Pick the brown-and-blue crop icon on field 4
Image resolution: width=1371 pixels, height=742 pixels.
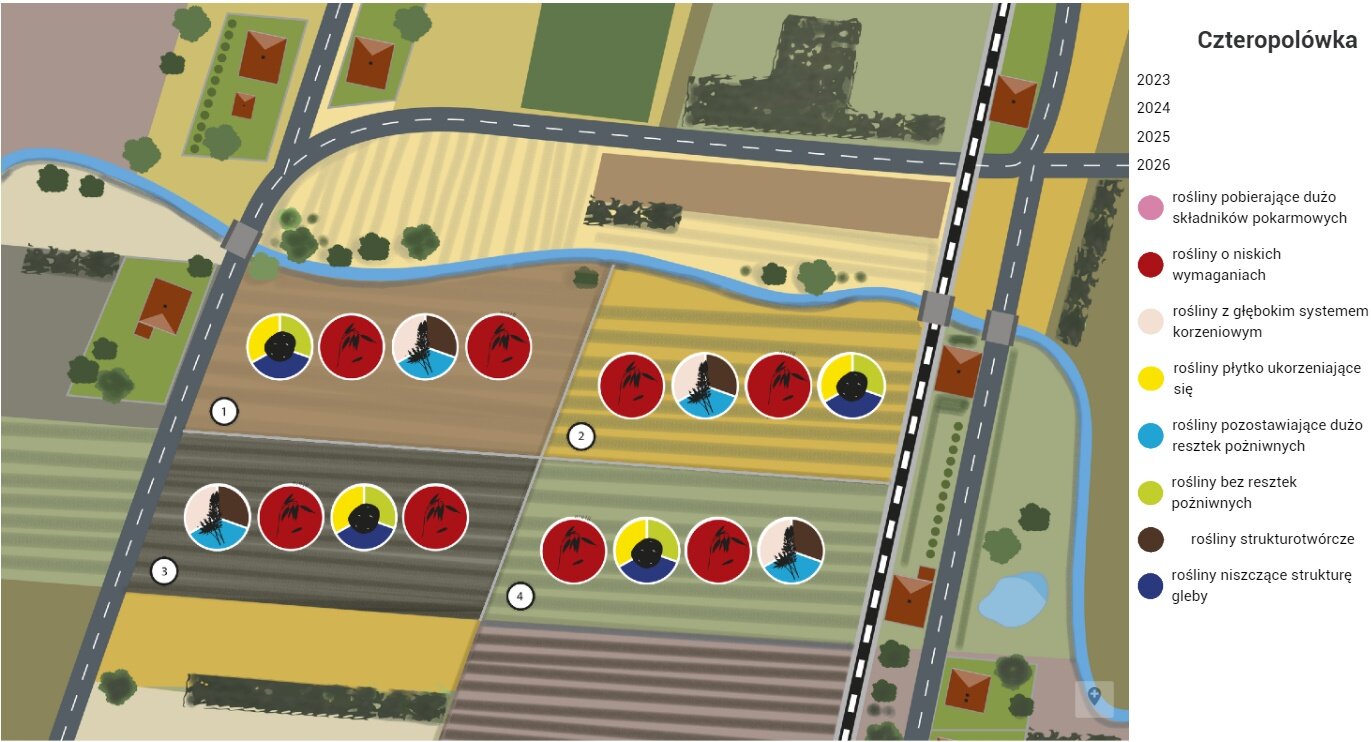[791, 550]
